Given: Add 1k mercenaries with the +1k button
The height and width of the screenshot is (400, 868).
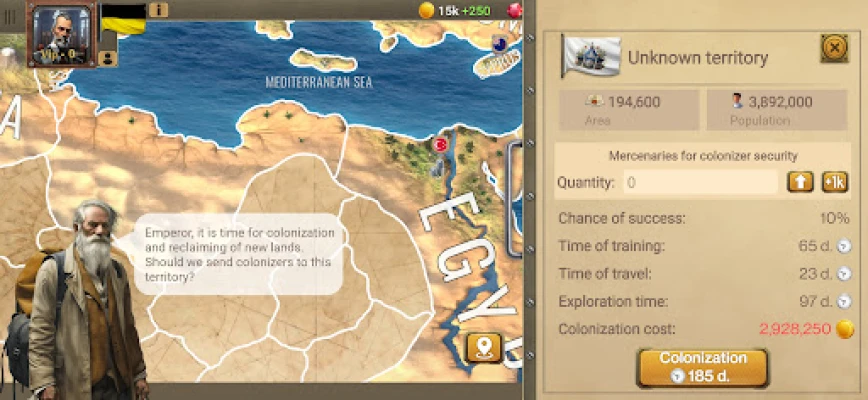Looking at the screenshot, I should coord(835,182).
